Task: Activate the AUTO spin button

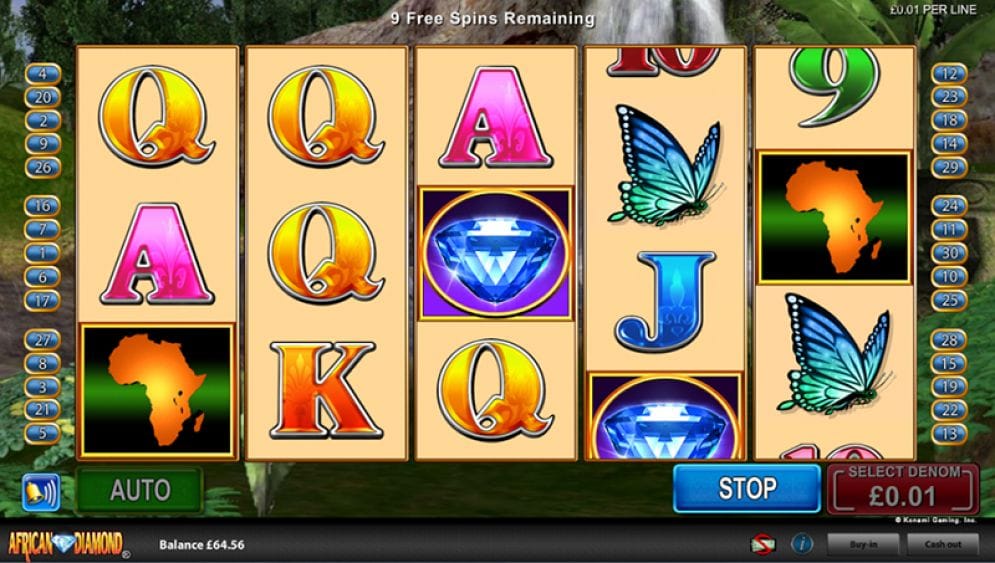Action: 140,490
